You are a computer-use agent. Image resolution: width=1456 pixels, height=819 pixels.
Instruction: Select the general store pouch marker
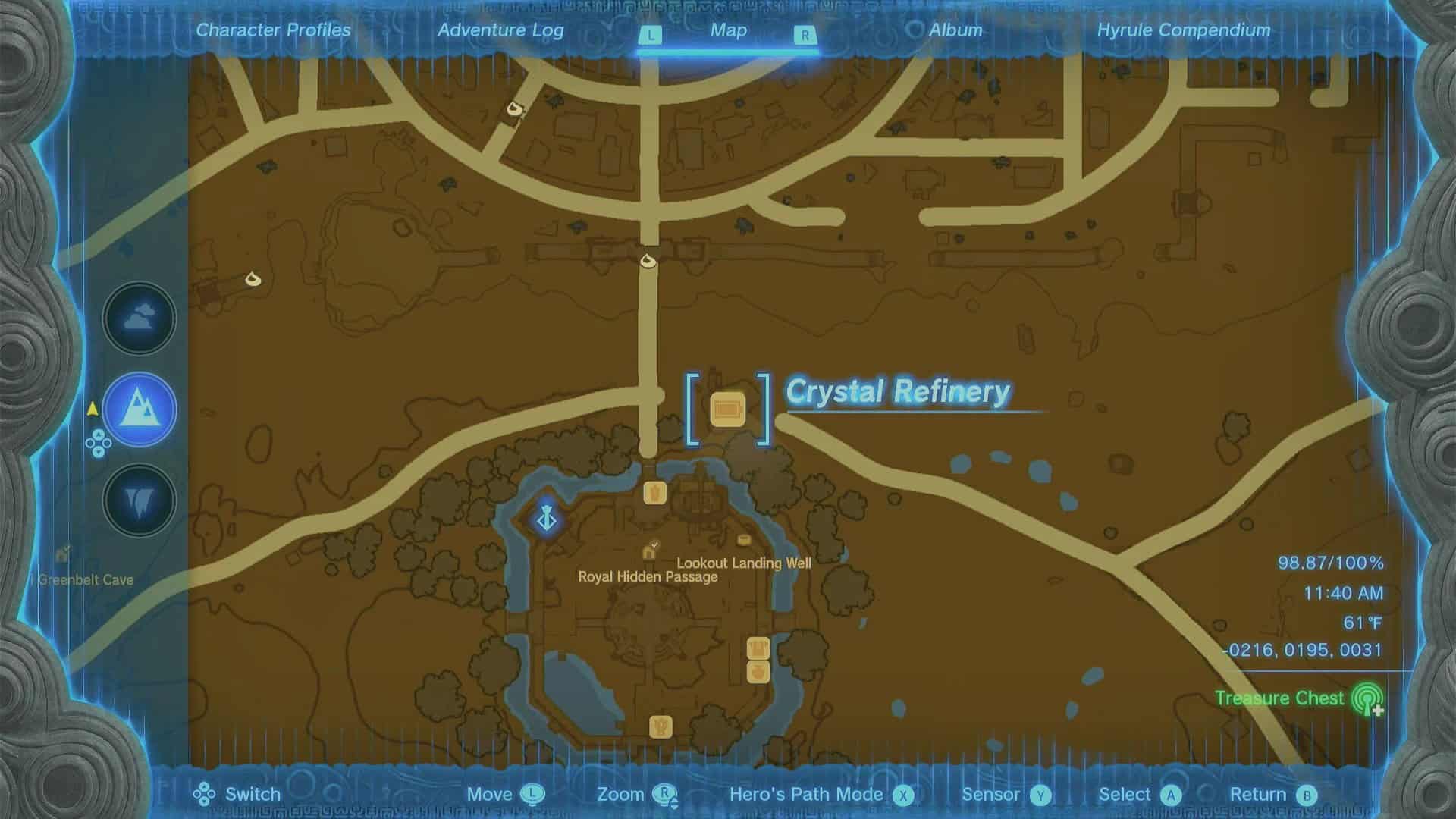click(x=758, y=672)
